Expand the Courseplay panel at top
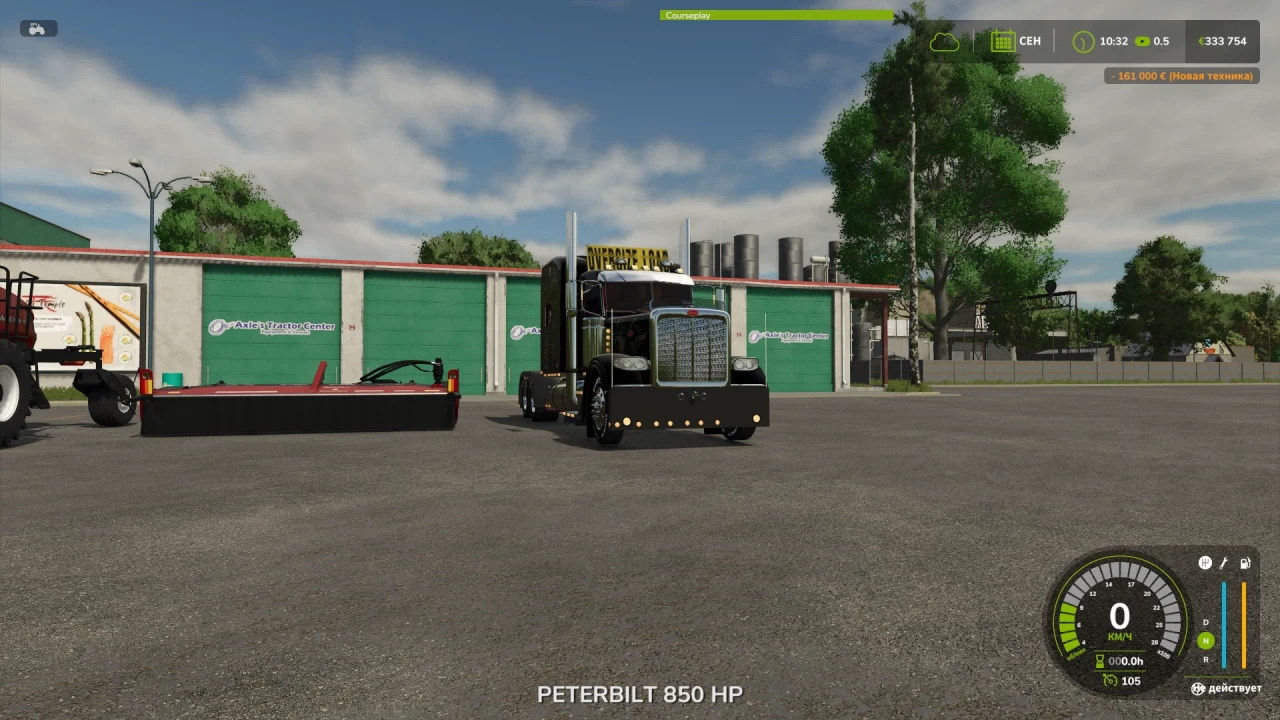Image resolution: width=1280 pixels, height=720 pixels. click(x=775, y=16)
